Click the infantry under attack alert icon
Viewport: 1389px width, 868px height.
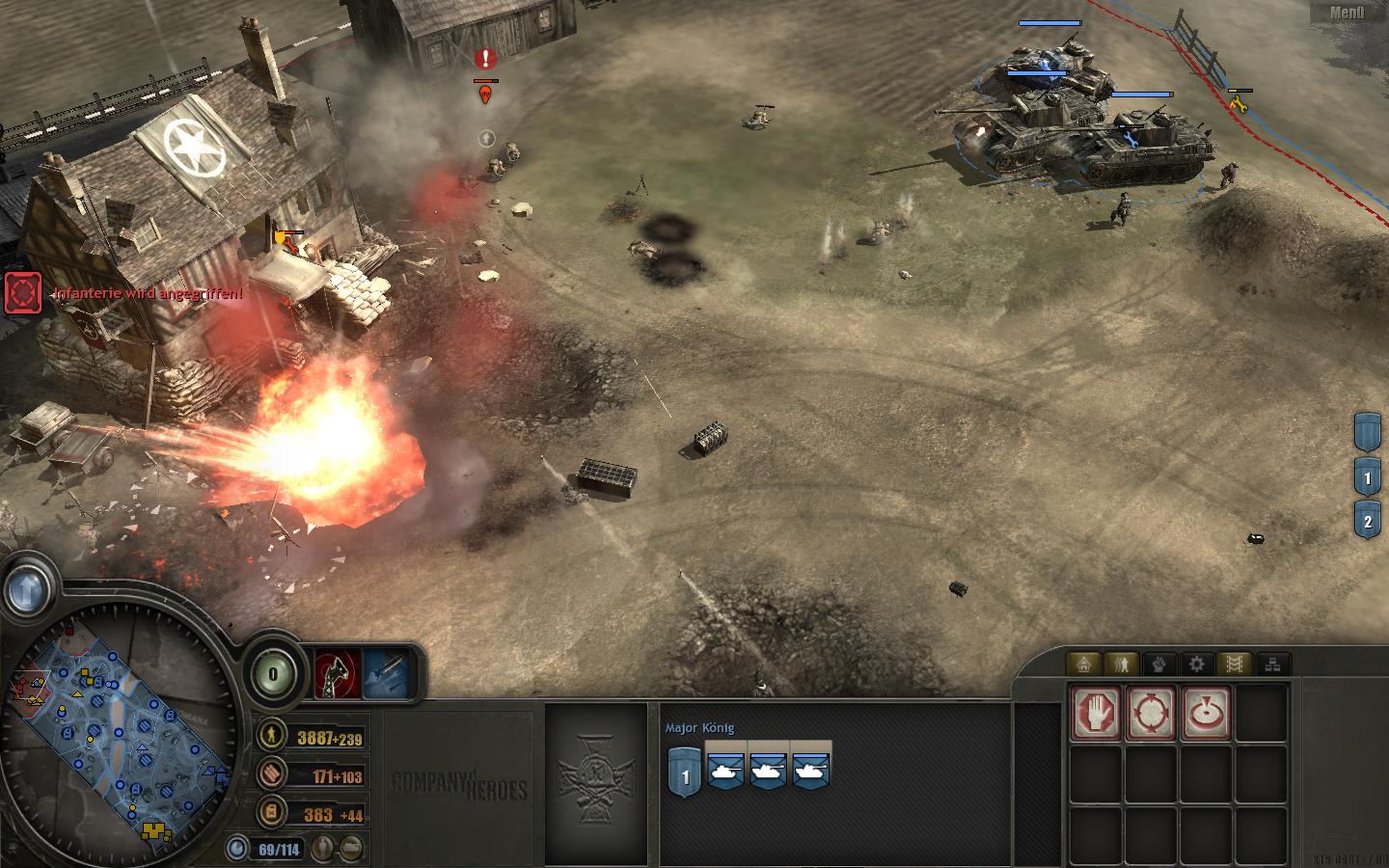tap(23, 293)
